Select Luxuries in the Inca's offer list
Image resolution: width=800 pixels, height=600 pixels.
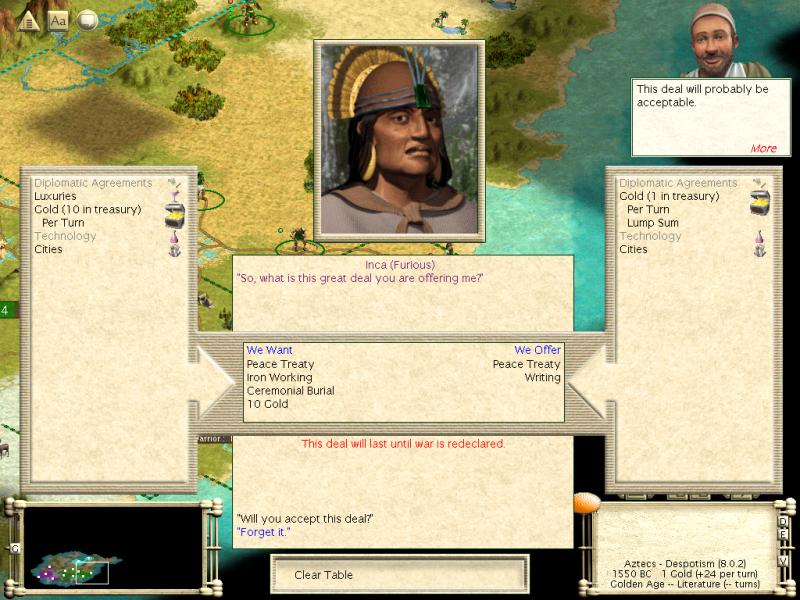pos(55,197)
